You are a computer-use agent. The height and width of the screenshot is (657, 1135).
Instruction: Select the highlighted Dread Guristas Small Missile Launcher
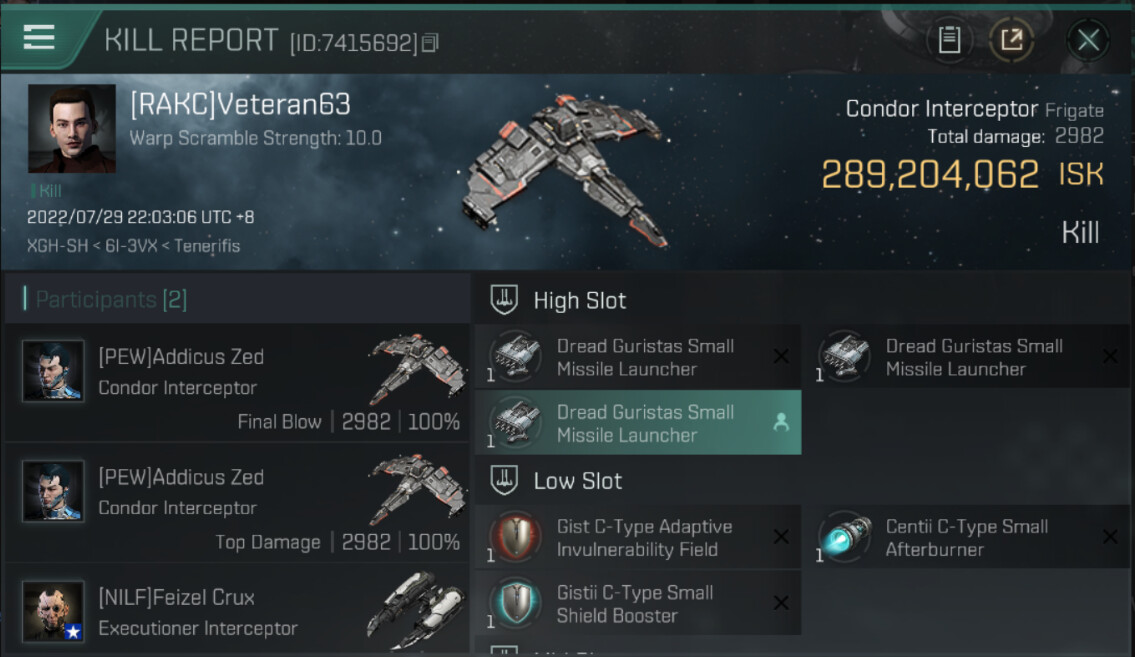637,423
